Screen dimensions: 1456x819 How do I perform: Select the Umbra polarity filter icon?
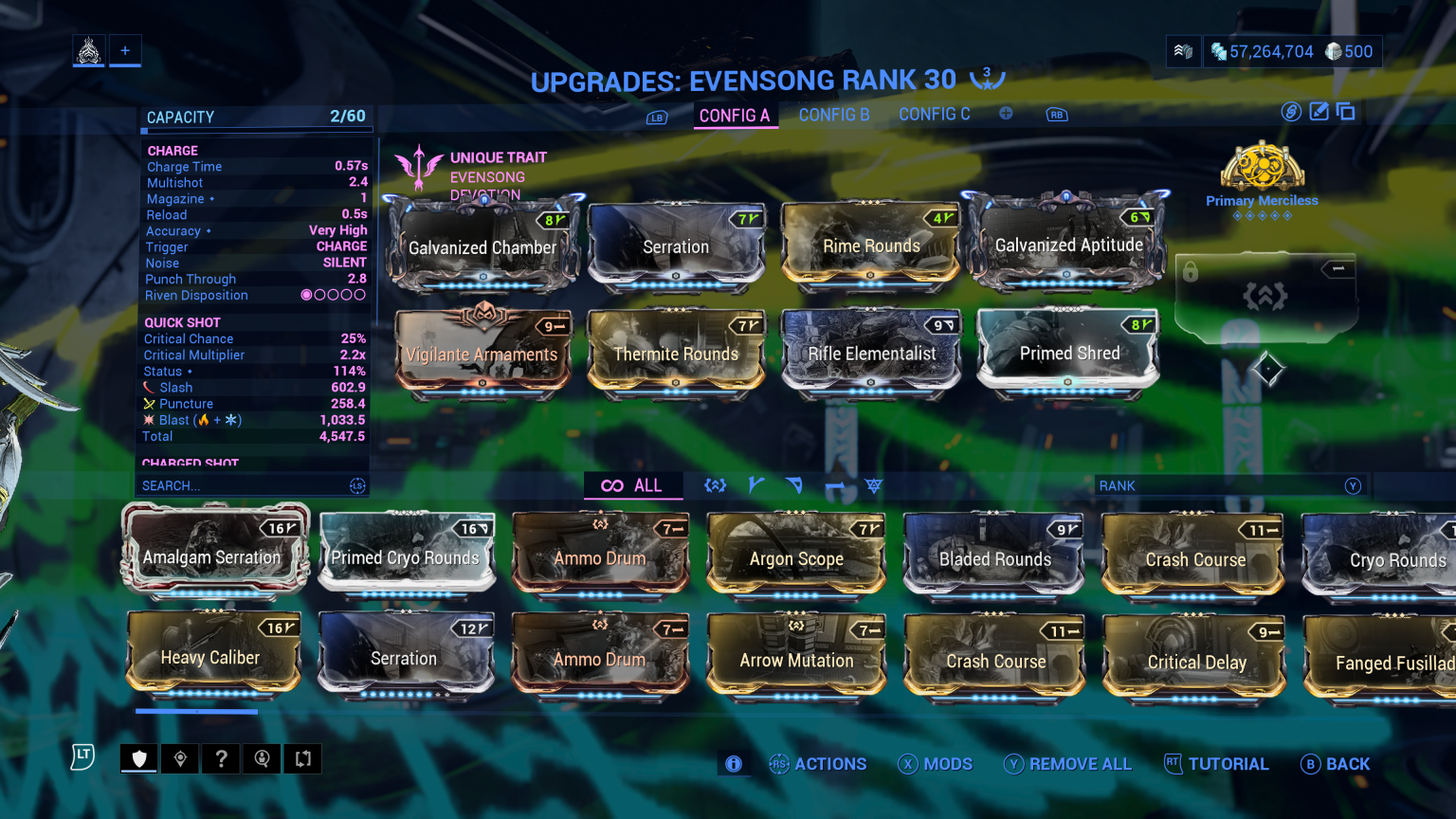872,484
